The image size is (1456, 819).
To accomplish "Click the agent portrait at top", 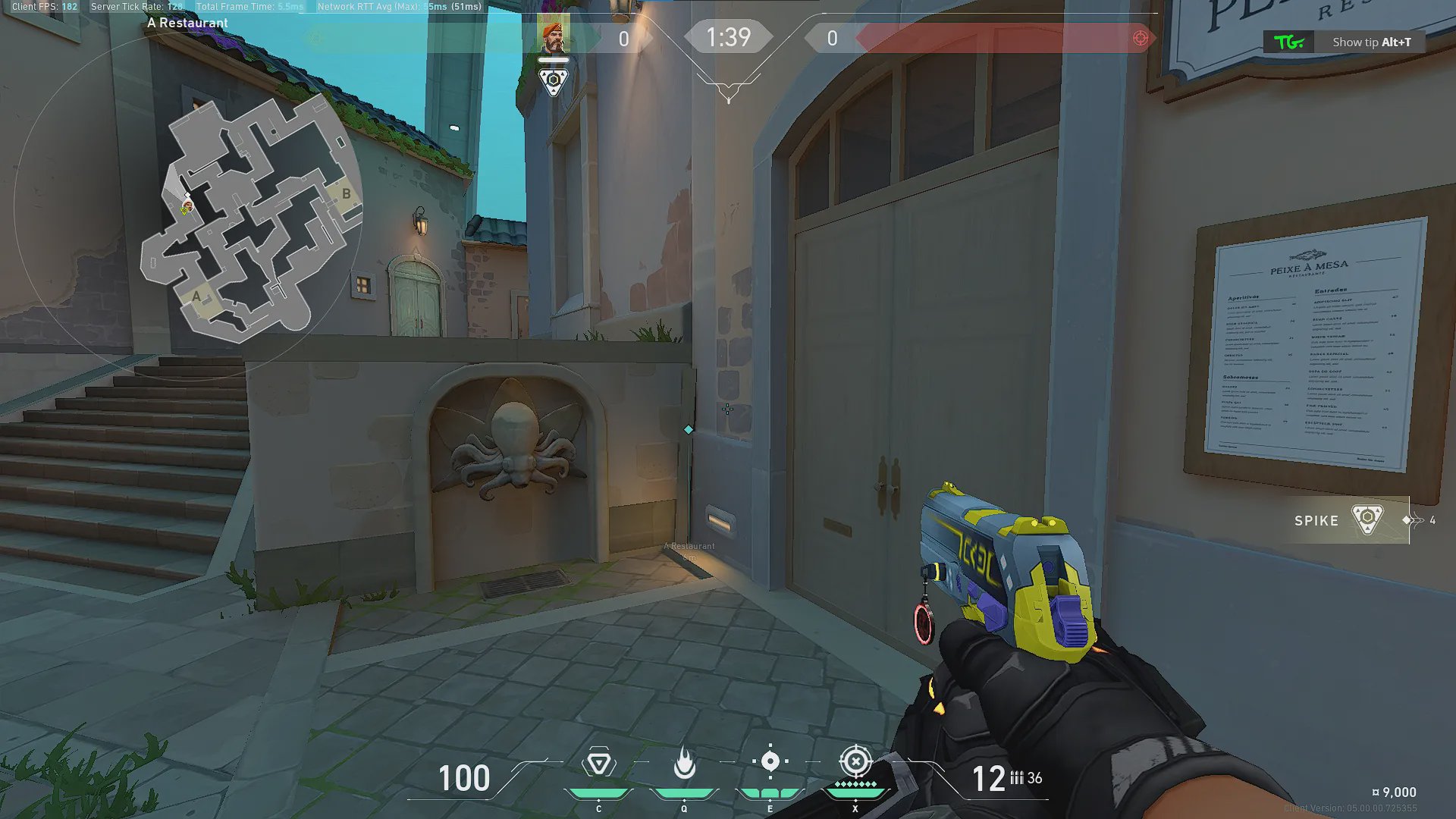I will pyautogui.click(x=554, y=36).
